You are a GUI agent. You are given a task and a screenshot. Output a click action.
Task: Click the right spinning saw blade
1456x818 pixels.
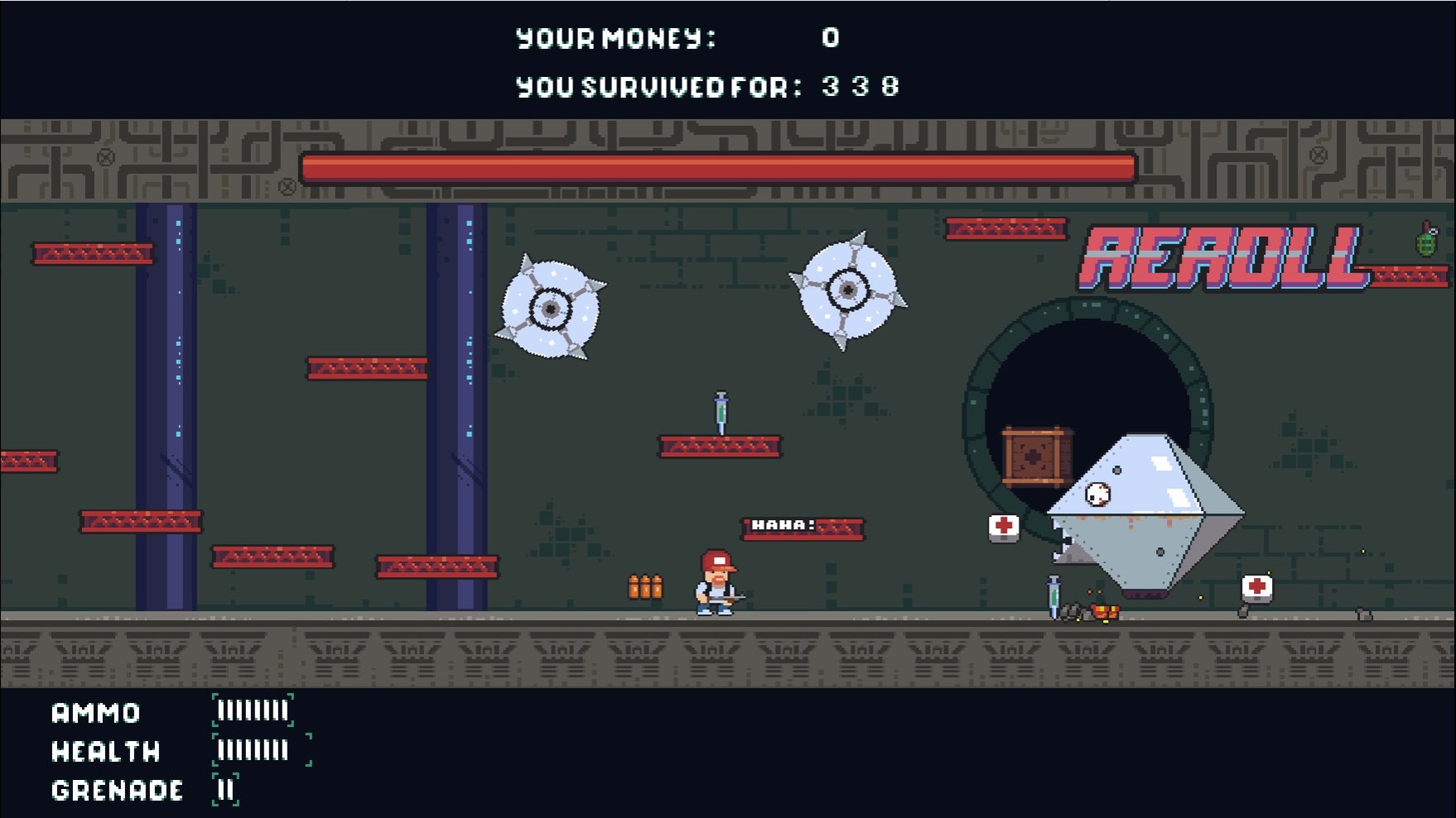click(850, 289)
